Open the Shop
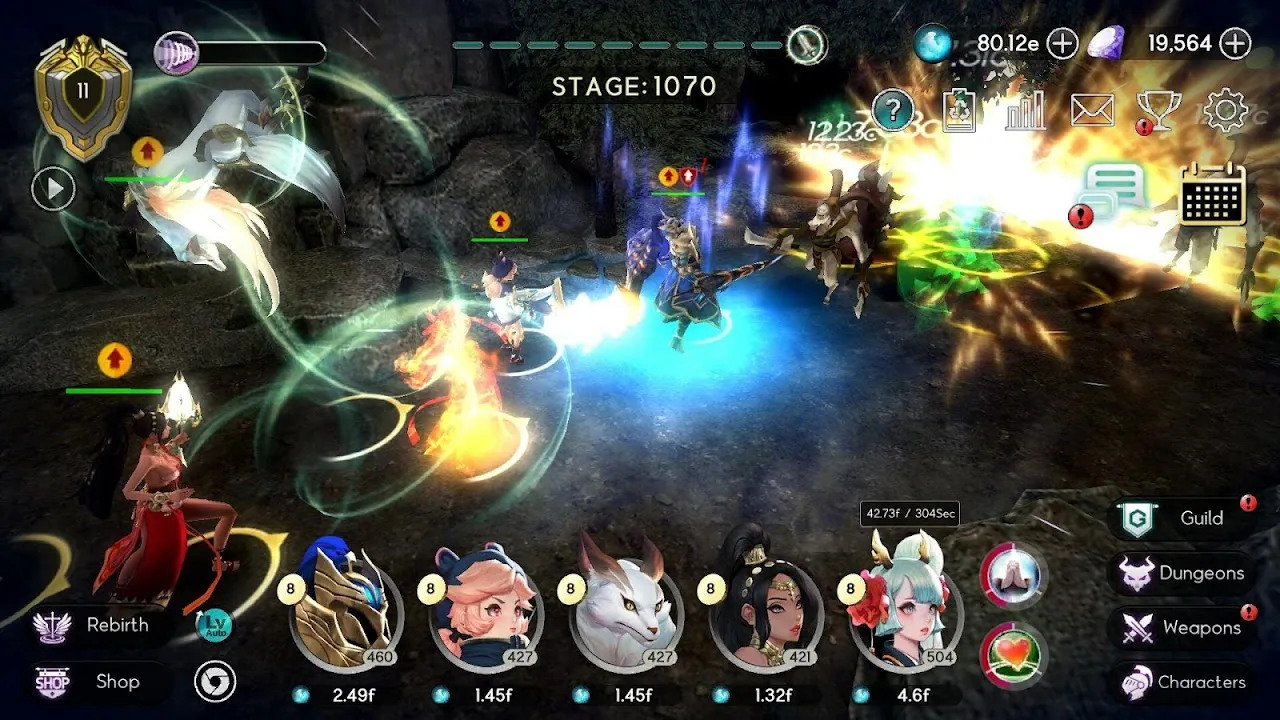 (95, 682)
